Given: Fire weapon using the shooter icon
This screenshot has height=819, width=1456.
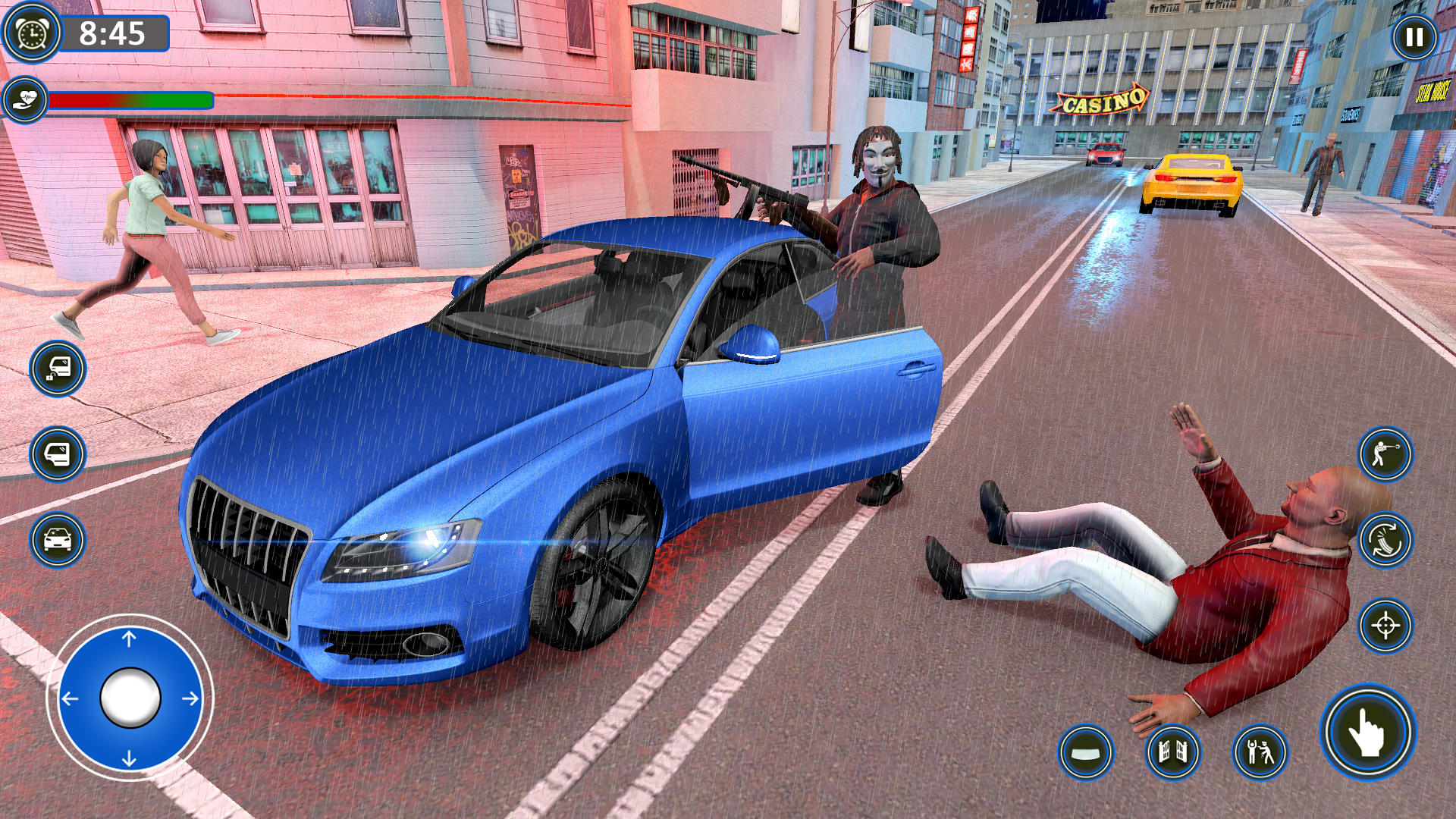Looking at the screenshot, I should (x=1386, y=453).
